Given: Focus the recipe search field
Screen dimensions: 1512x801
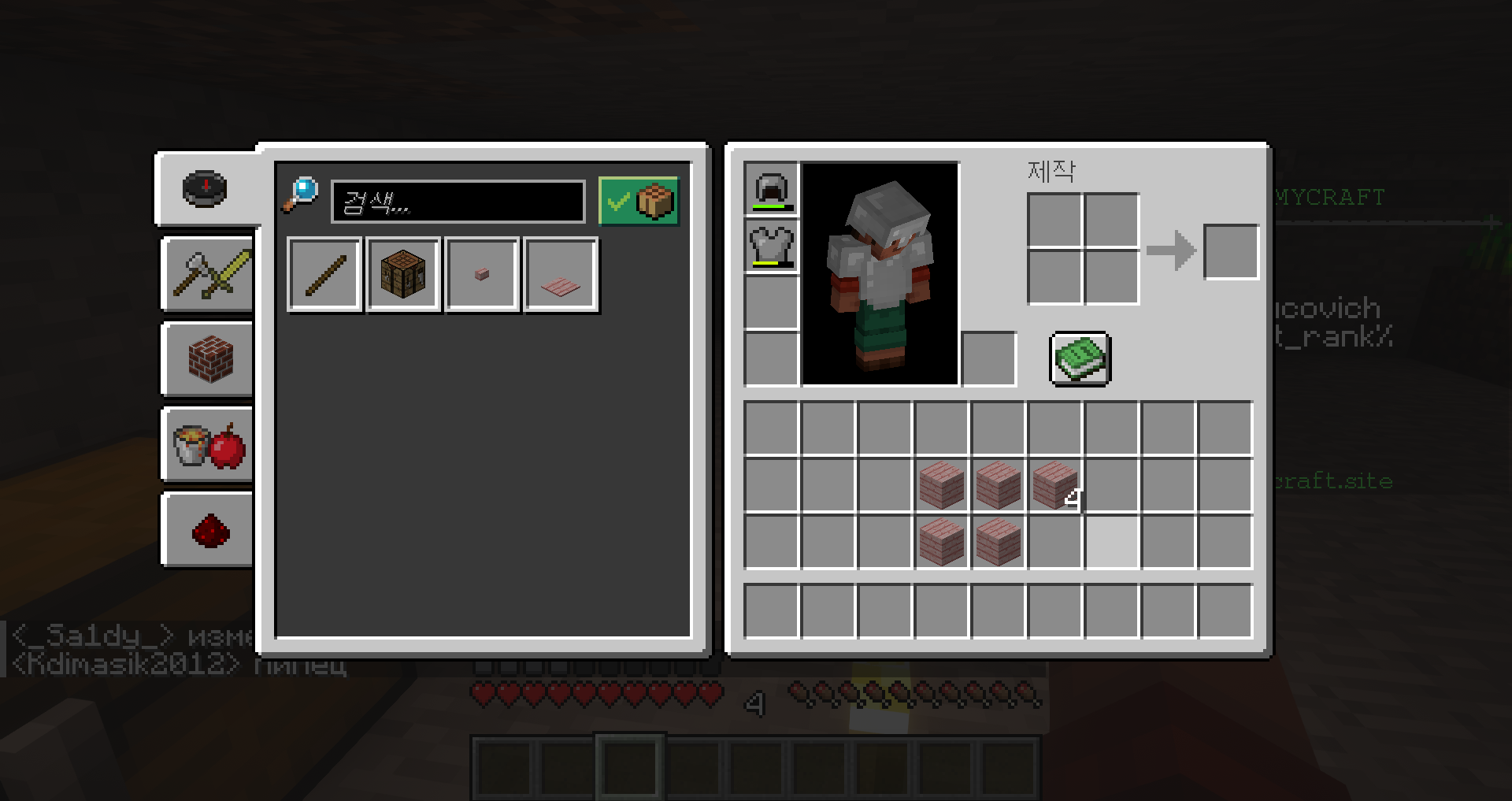Looking at the screenshot, I should [x=458, y=202].
